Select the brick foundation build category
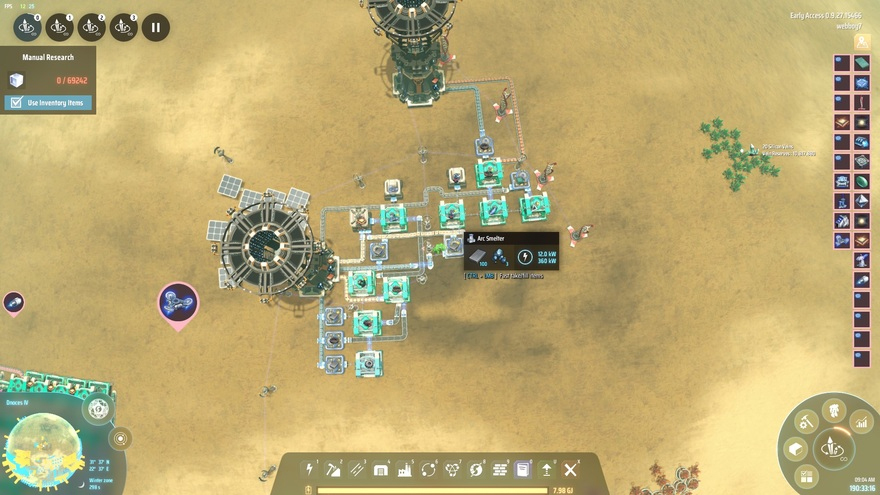This screenshot has height=495, width=880. point(499,469)
